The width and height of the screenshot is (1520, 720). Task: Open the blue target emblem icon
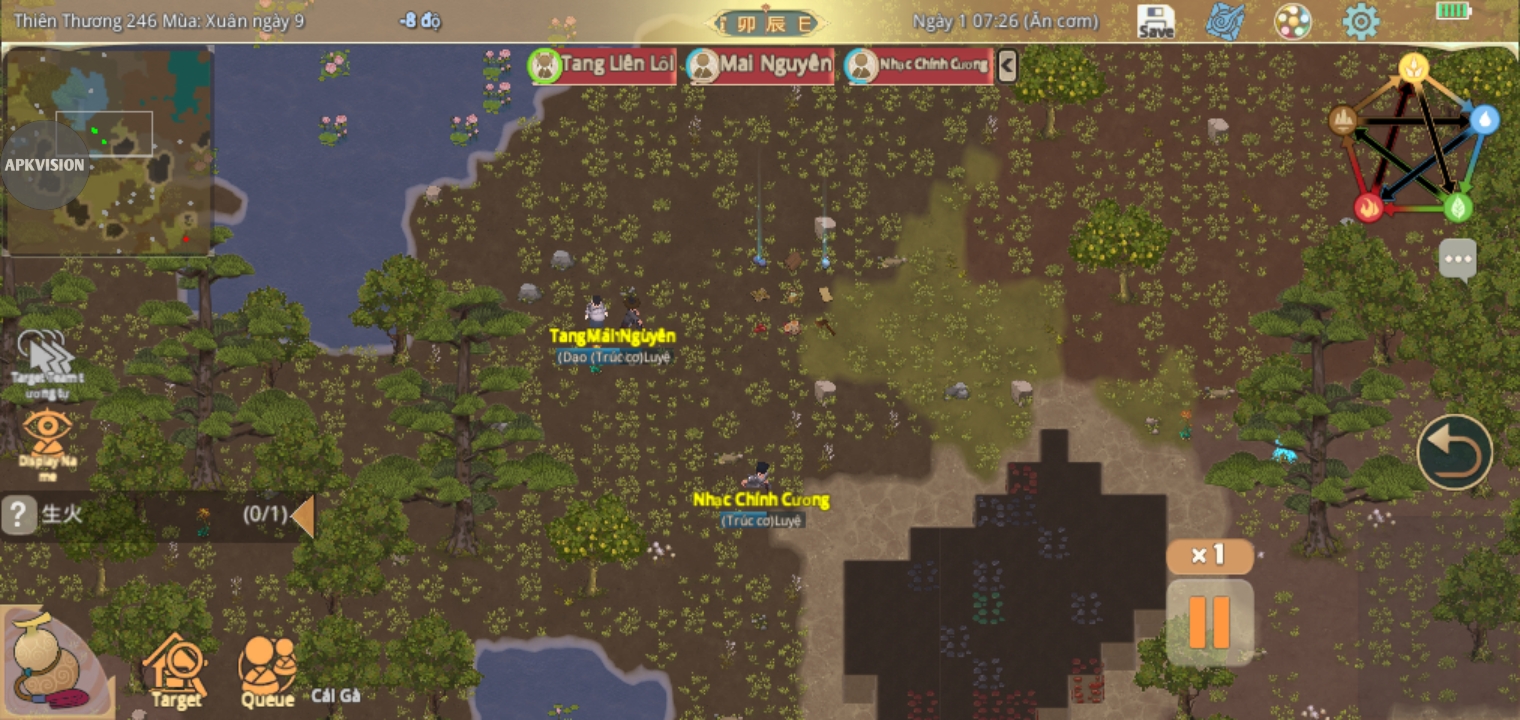click(x=1225, y=21)
